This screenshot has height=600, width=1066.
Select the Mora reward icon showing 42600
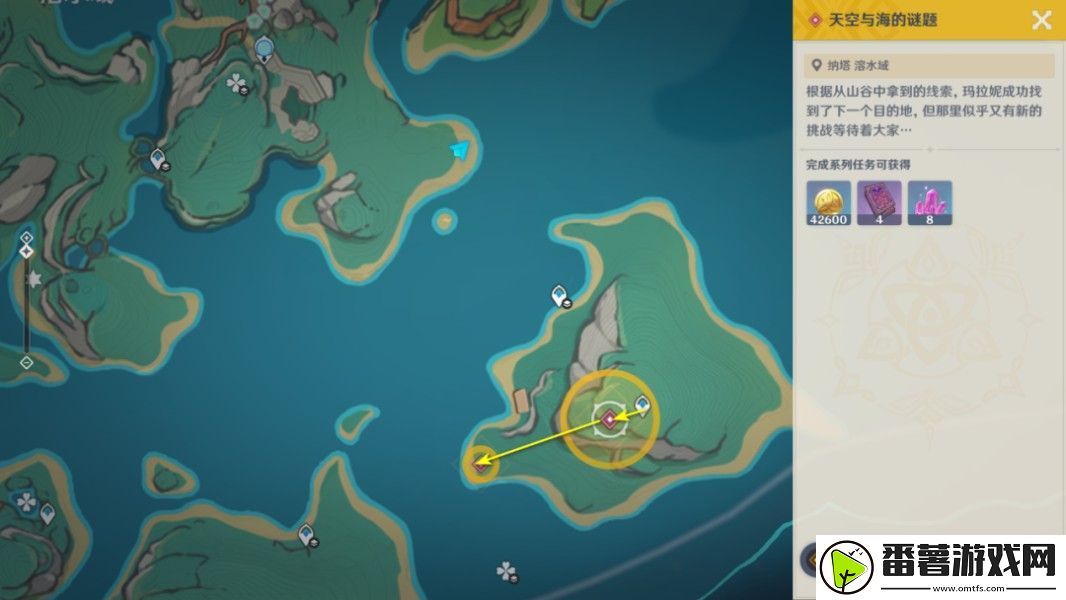828,202
